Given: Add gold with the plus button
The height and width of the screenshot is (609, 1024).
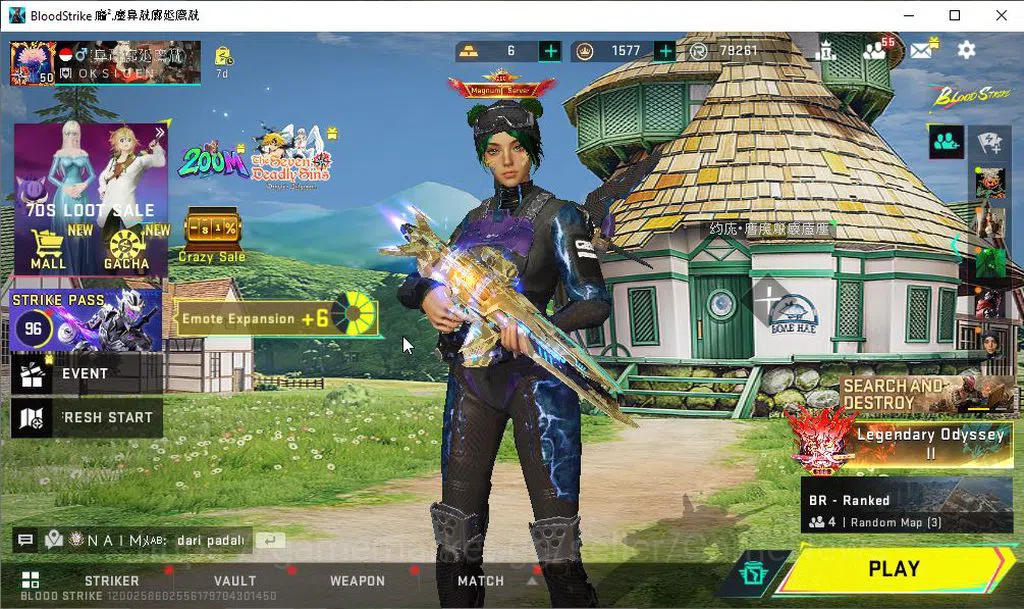Looking at the screenshot, I should (x=550, y=51).
